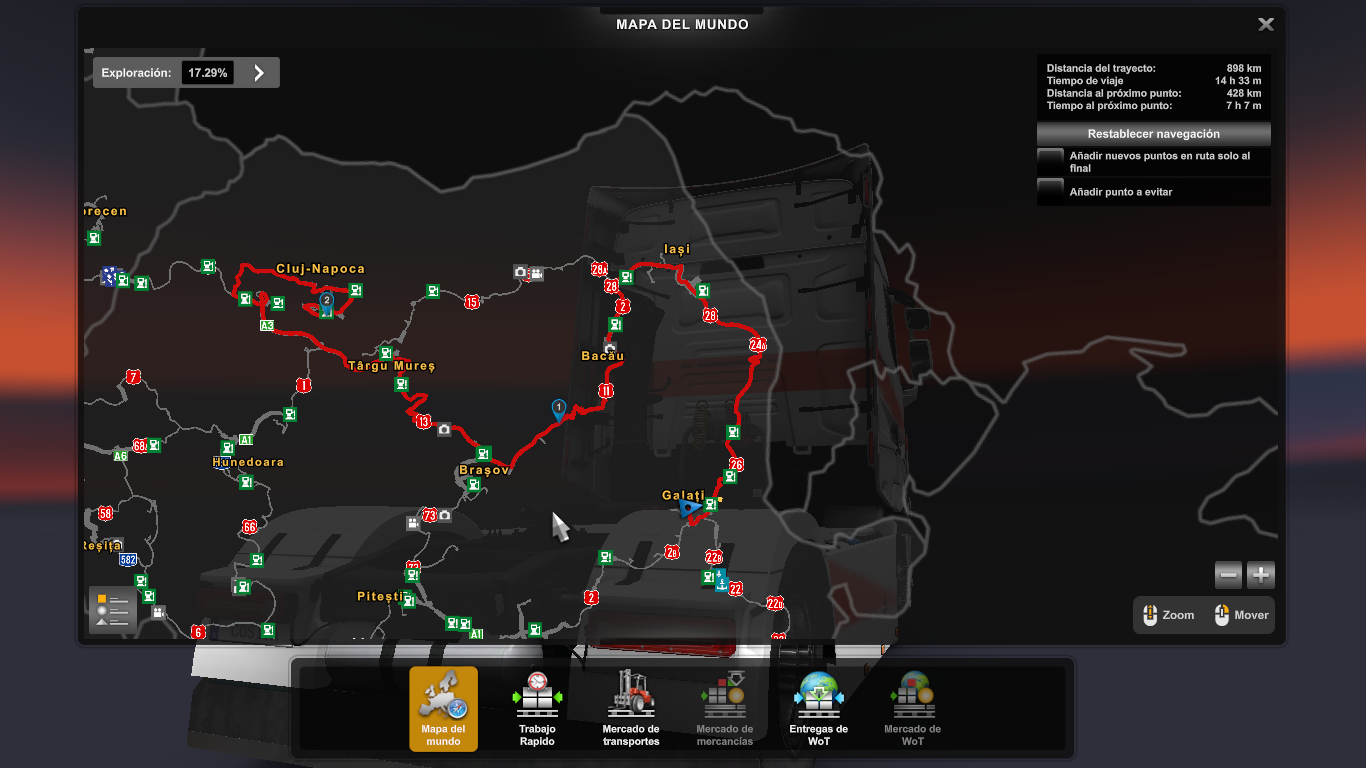Open Trabajo Rápido job list
This screenshot has width=1366, height=768.
pyautogui.click(x=537, y=708)
